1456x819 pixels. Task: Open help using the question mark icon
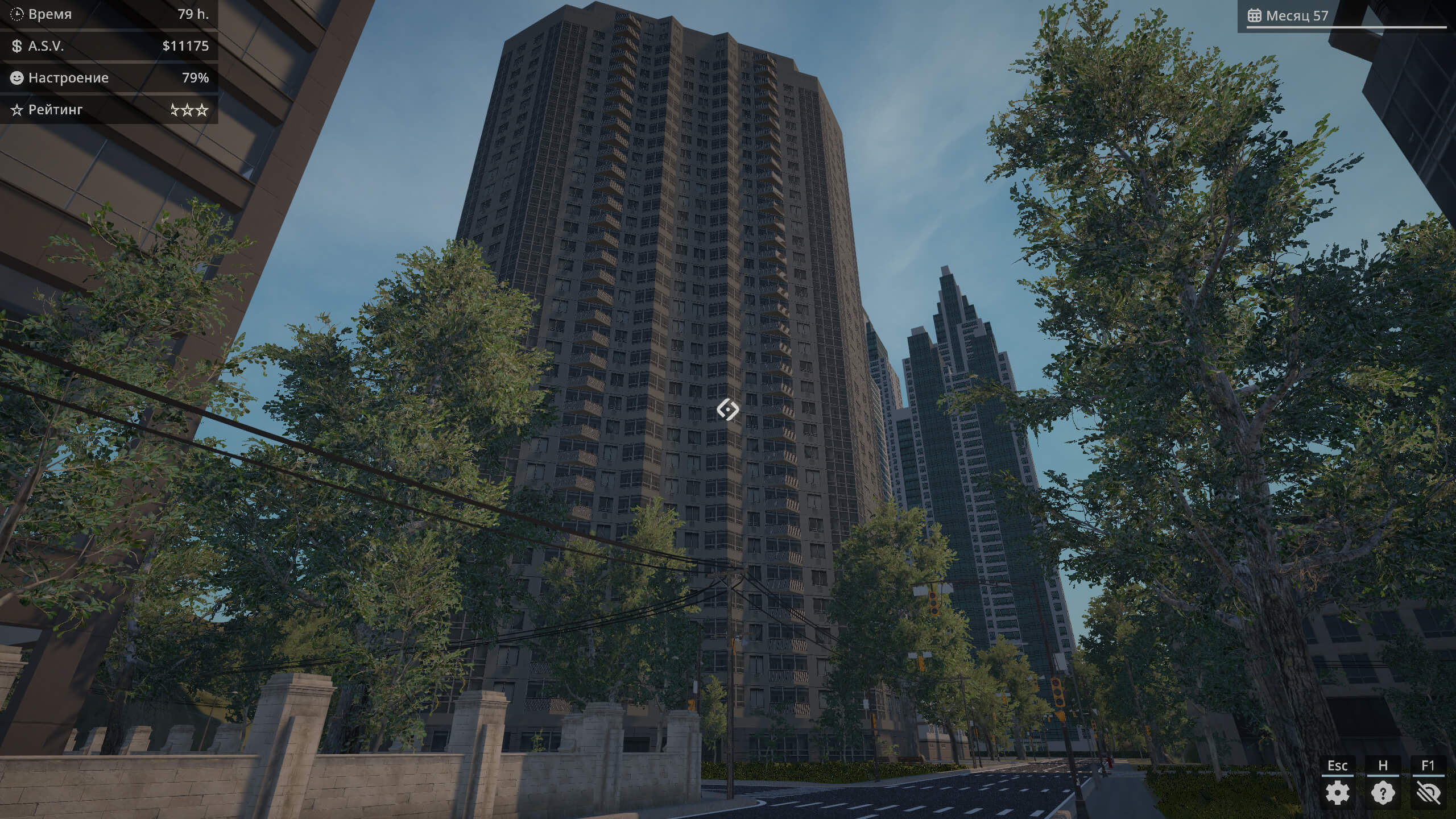[1383, 791]
